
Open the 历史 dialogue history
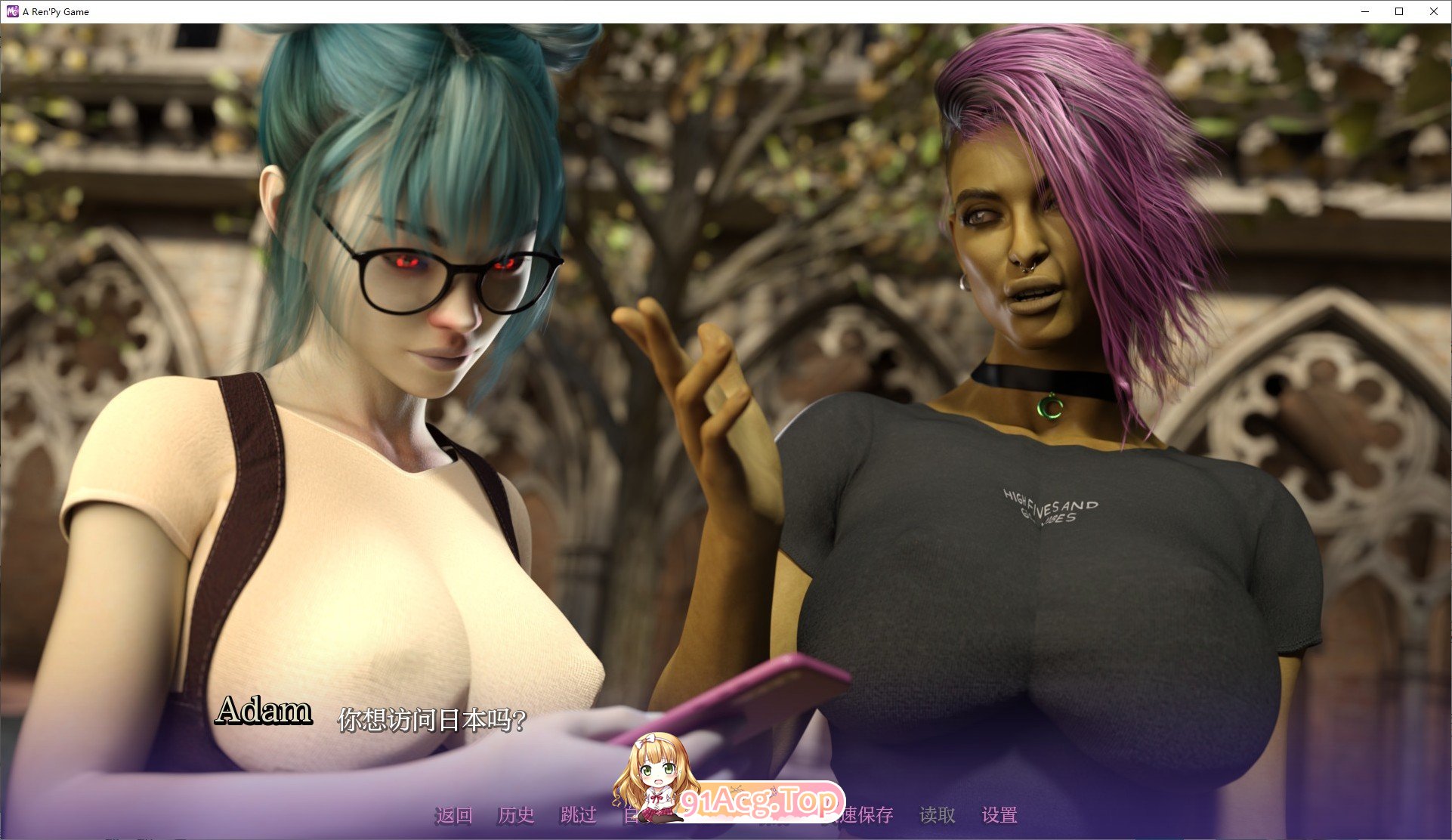click(x=516, y=816)
